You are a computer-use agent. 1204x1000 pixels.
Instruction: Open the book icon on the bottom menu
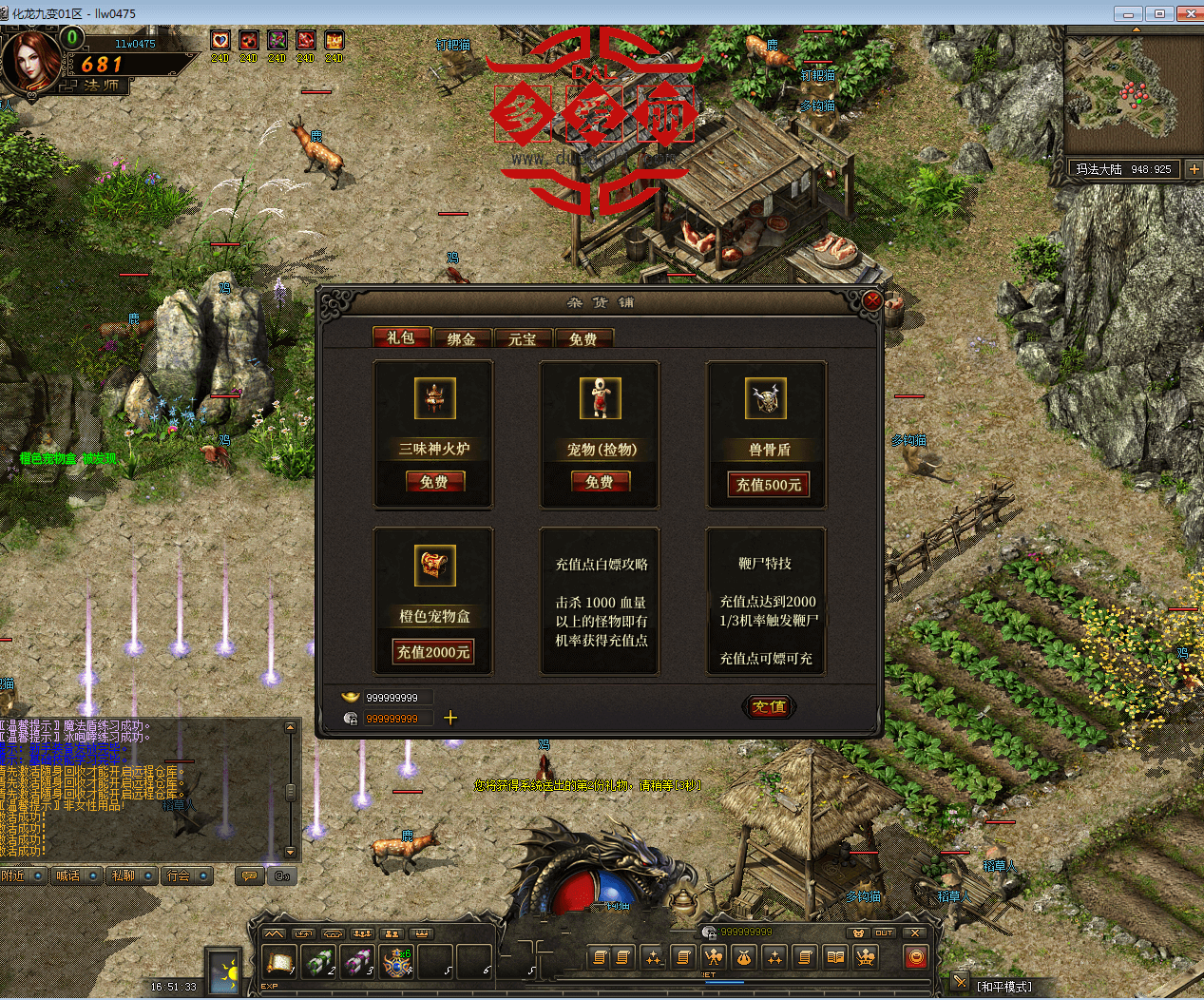point(835,957)
